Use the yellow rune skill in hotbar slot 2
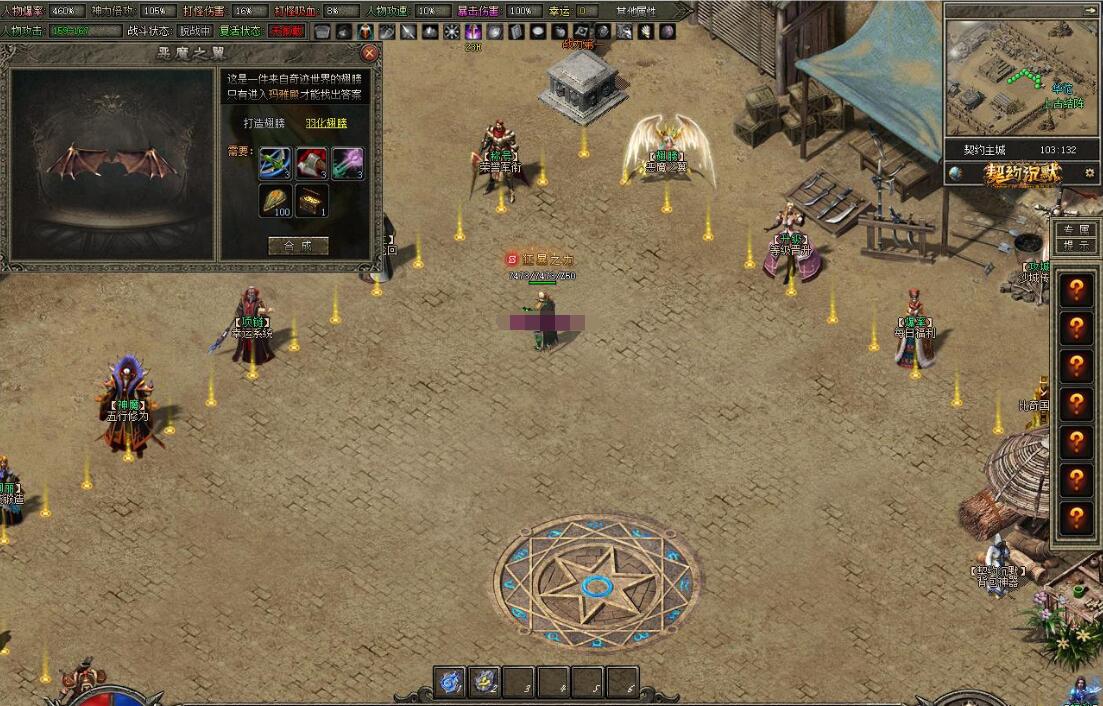This screenshot has height=706, width=1103. tap(485, 682)
